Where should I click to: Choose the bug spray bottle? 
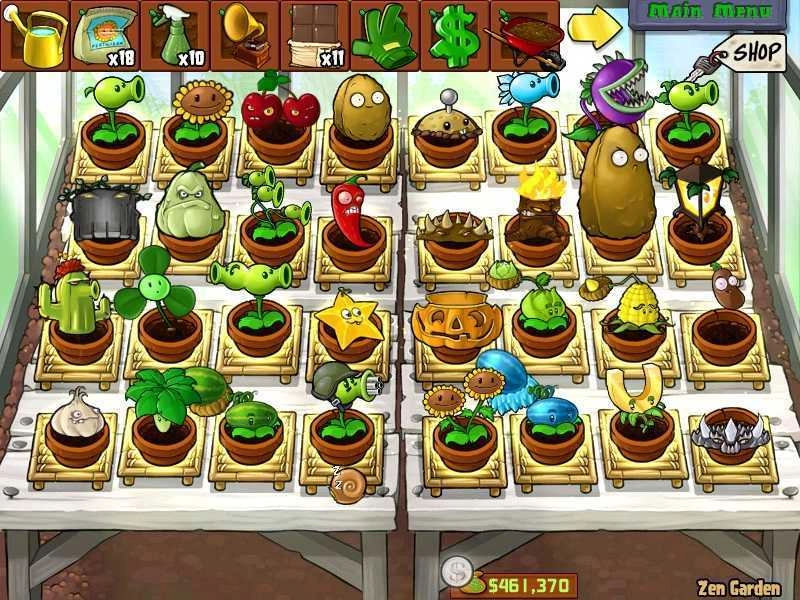175,35
